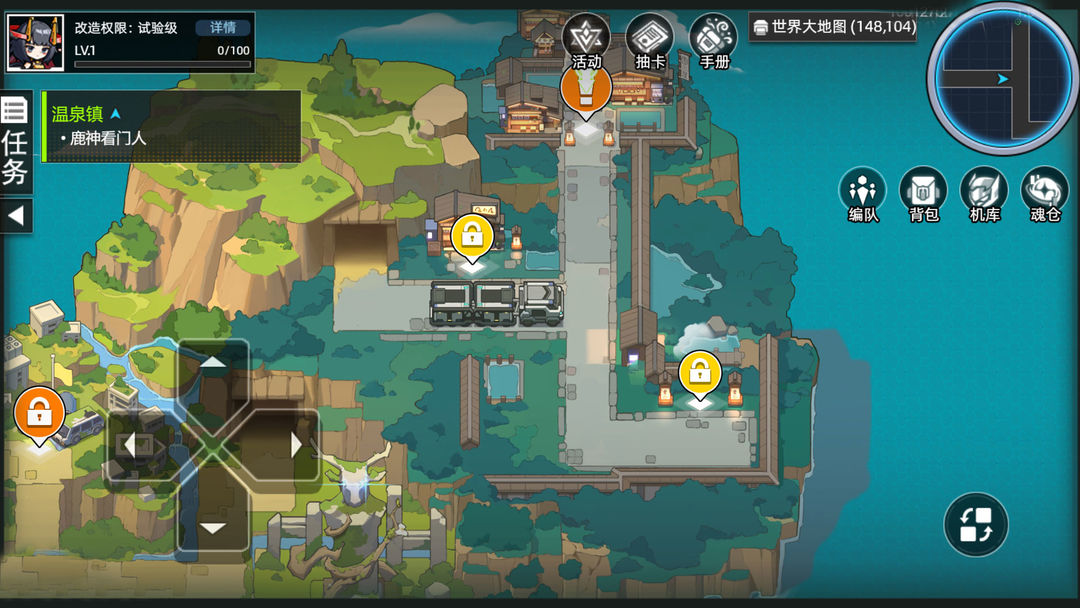Click the circular minimap
Viewport: 1080px width, 608px height.
pos(1002,77)
